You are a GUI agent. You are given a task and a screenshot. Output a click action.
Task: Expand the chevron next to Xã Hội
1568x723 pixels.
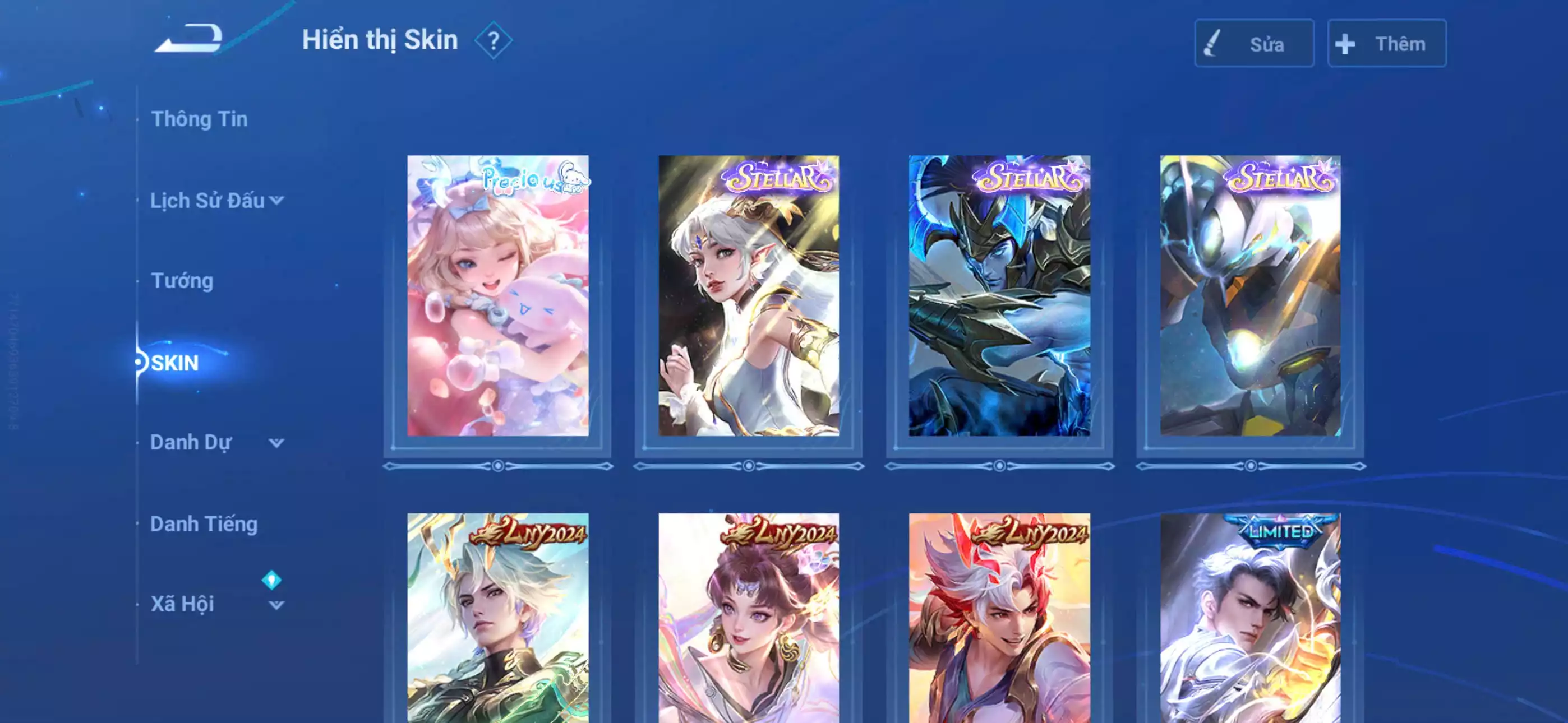(x=277, y=605)
